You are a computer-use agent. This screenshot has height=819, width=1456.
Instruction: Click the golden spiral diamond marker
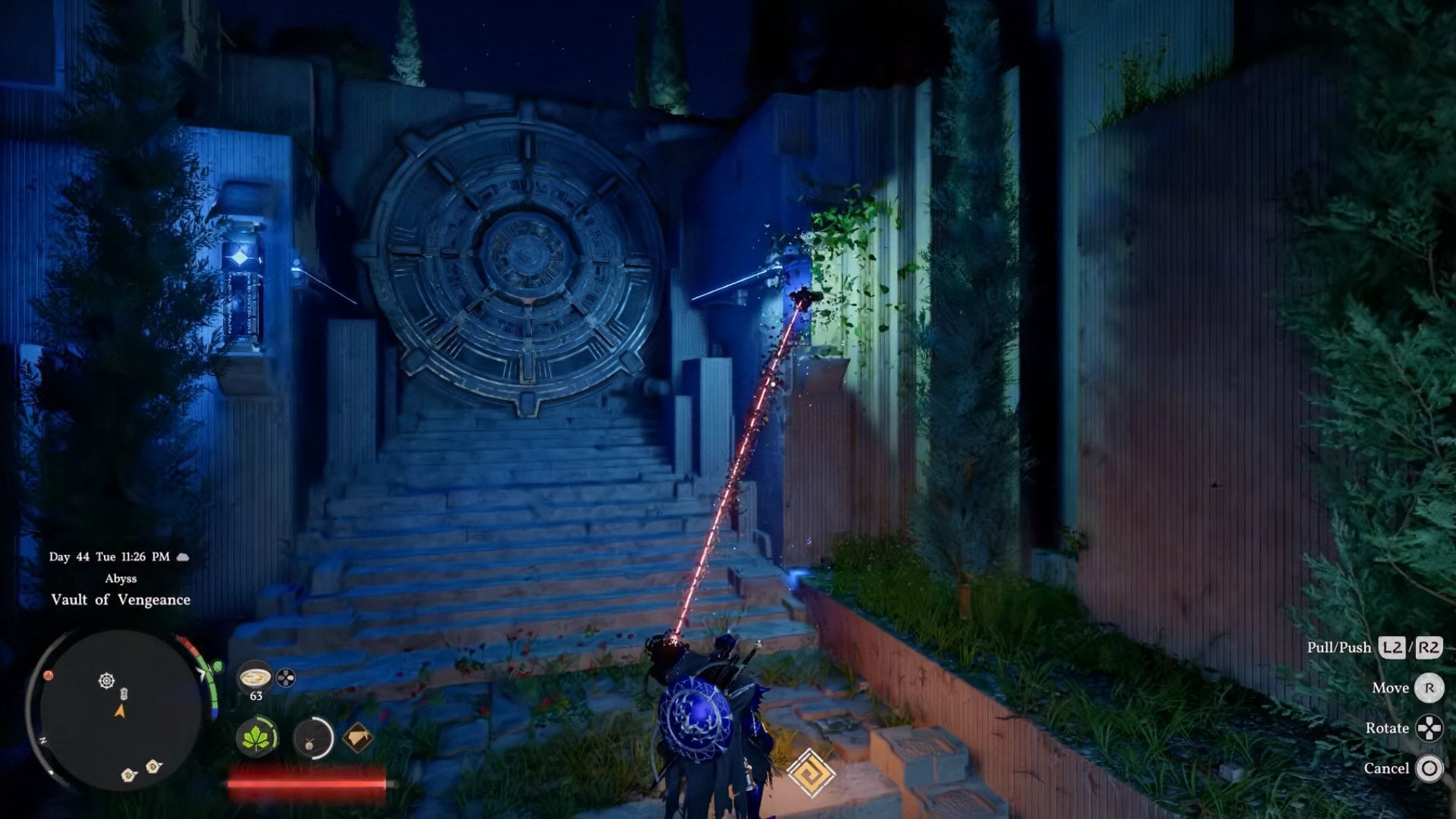coord(811,773)
